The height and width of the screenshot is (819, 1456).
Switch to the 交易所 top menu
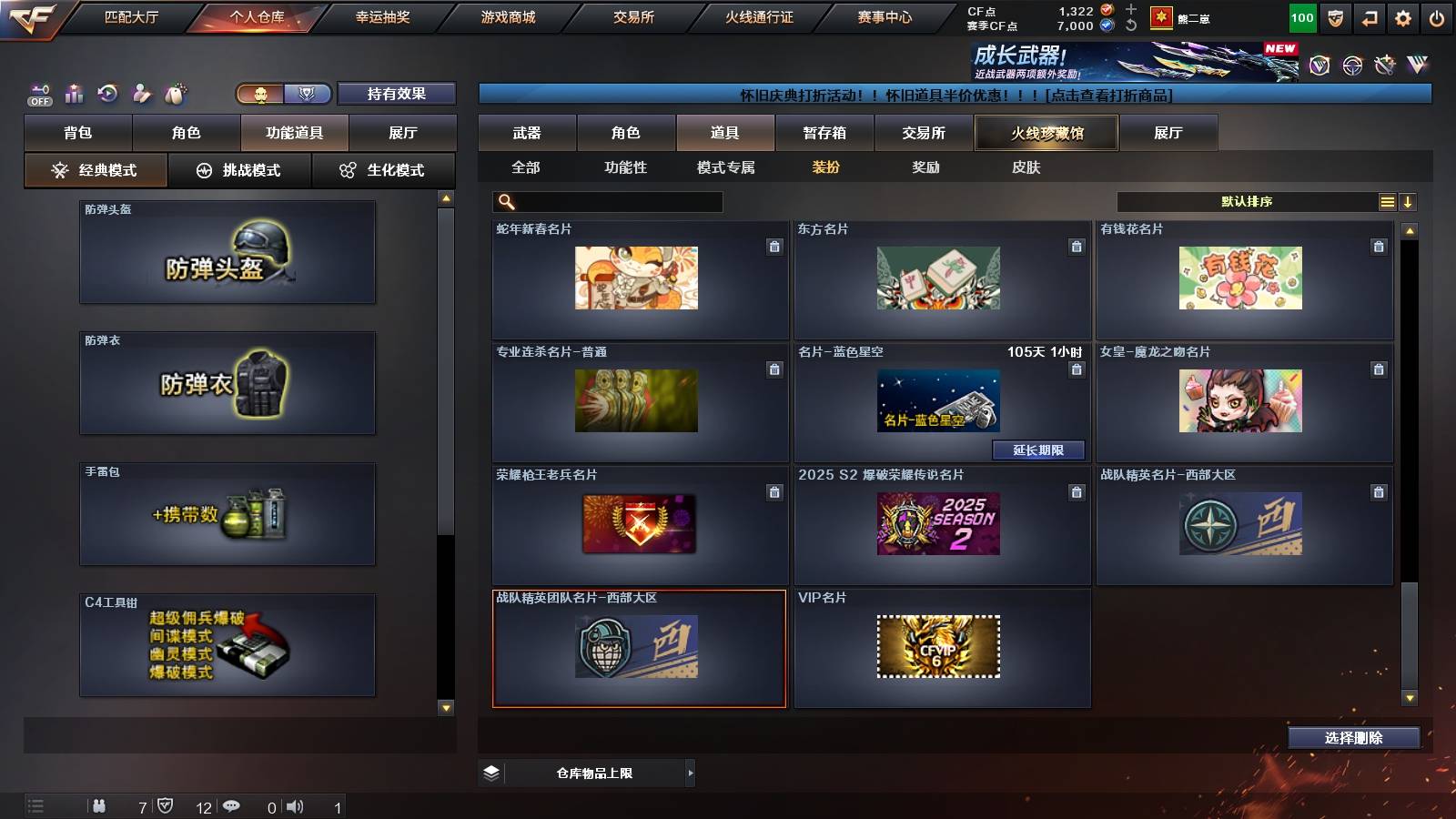635,16
